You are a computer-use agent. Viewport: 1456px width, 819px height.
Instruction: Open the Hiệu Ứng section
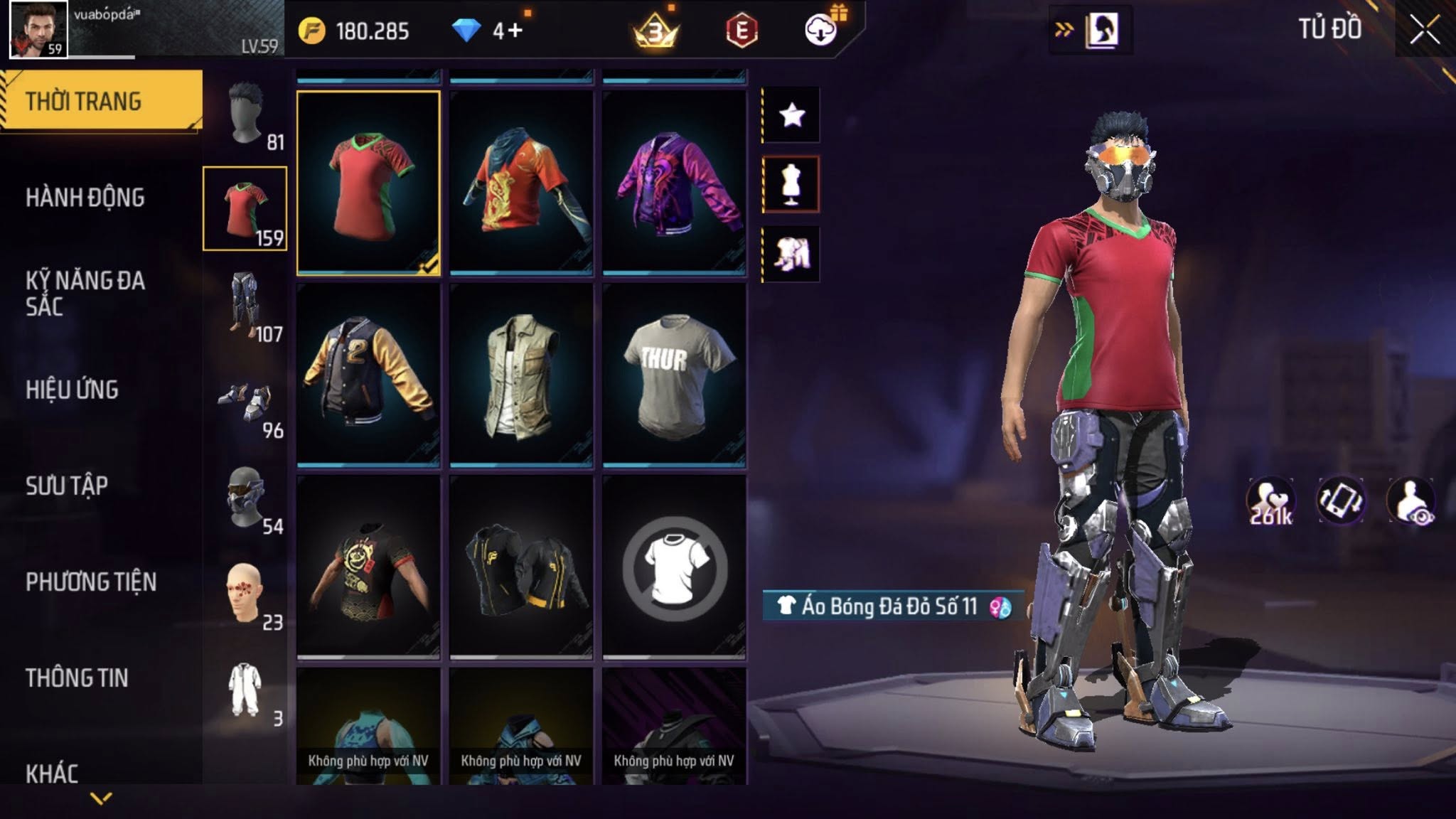point(73,390)
